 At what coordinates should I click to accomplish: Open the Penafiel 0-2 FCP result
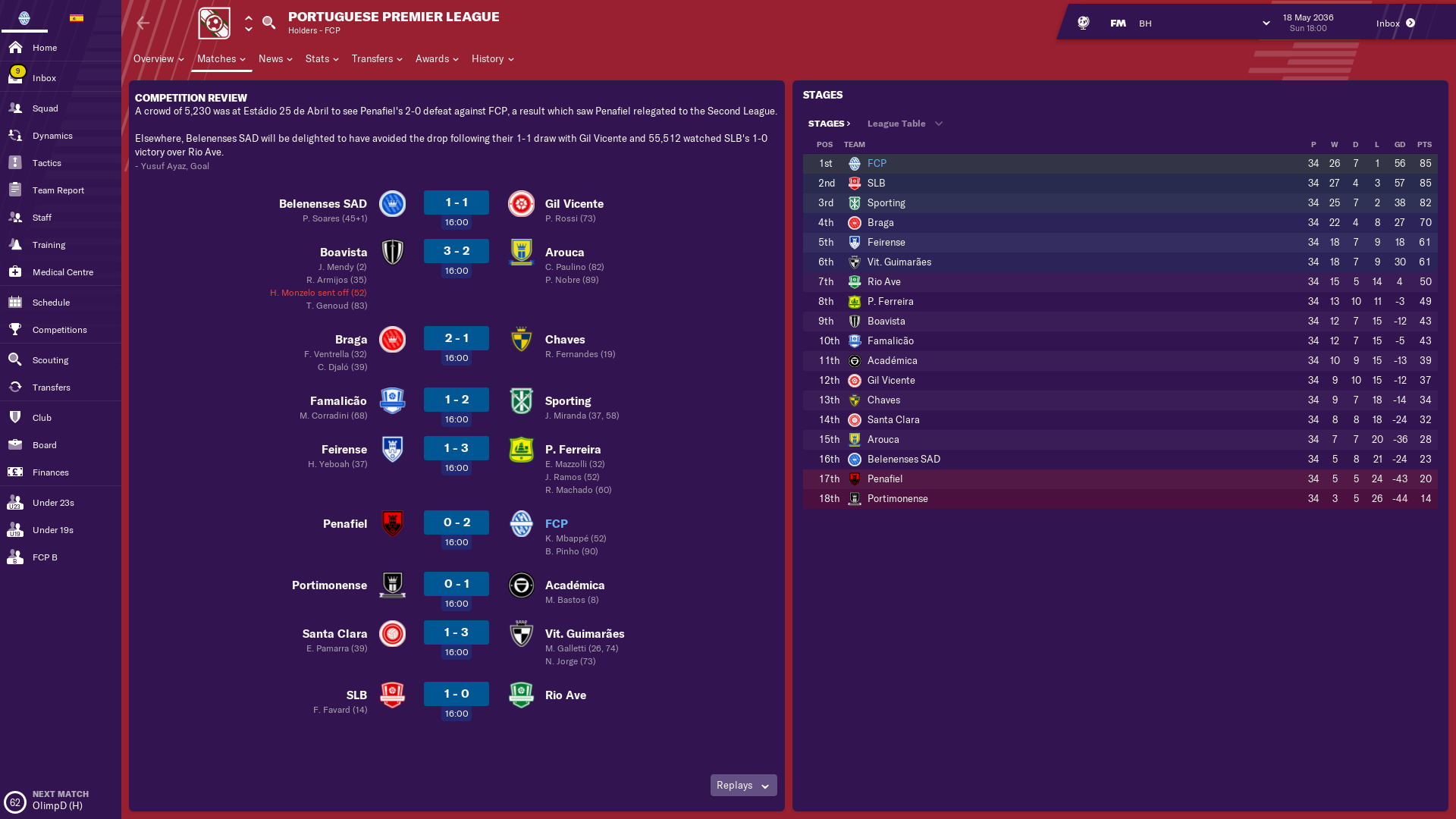457,522
